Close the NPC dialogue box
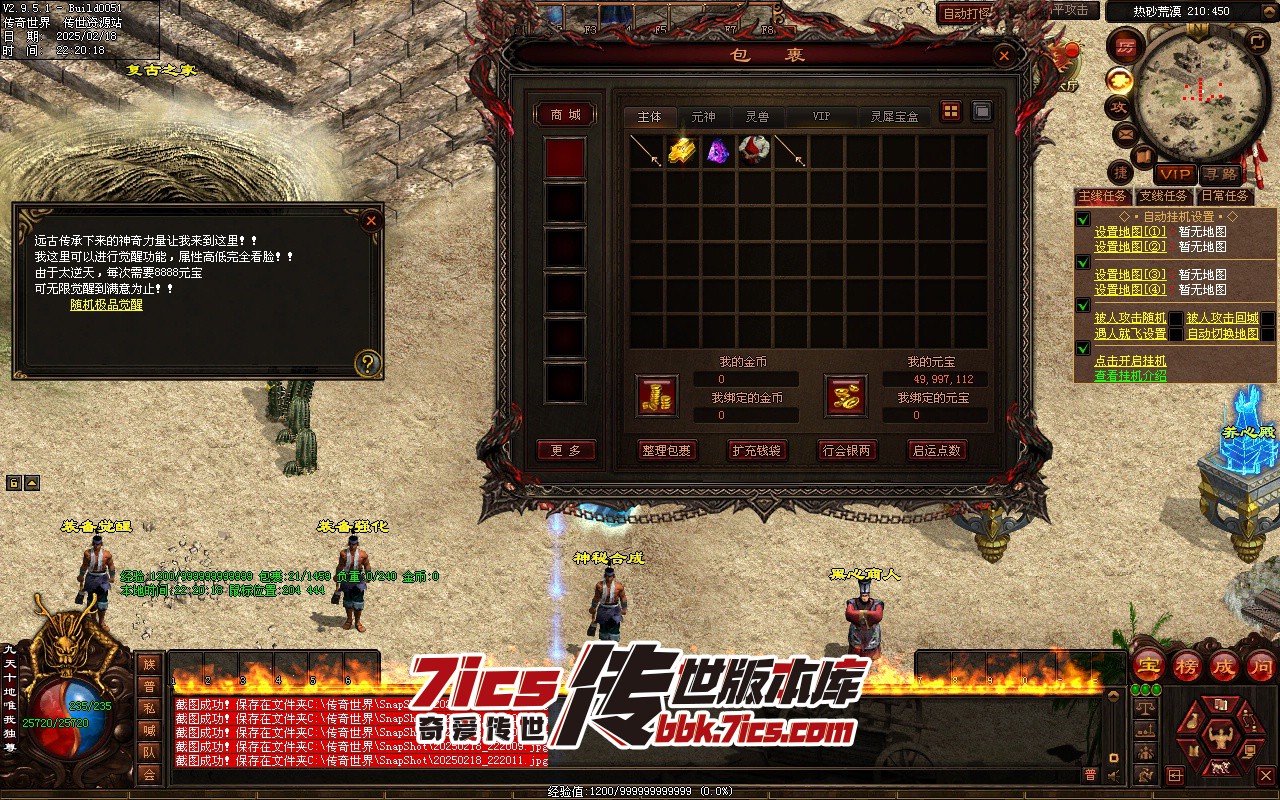Viewport: 1280px width, 800px height. pyautogui.click(x=371, y=220)
